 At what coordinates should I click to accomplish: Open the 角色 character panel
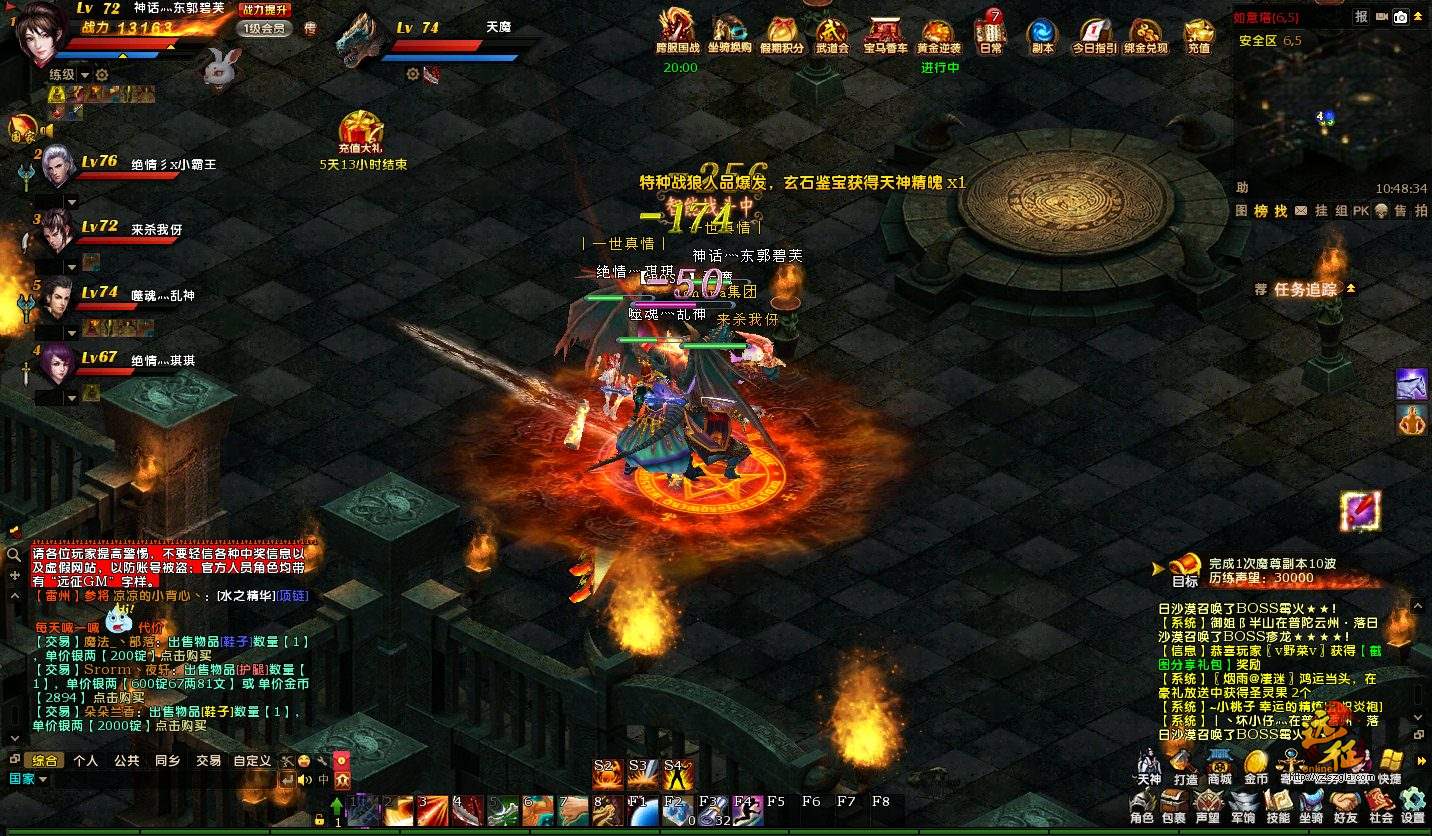coord(1142,803)
